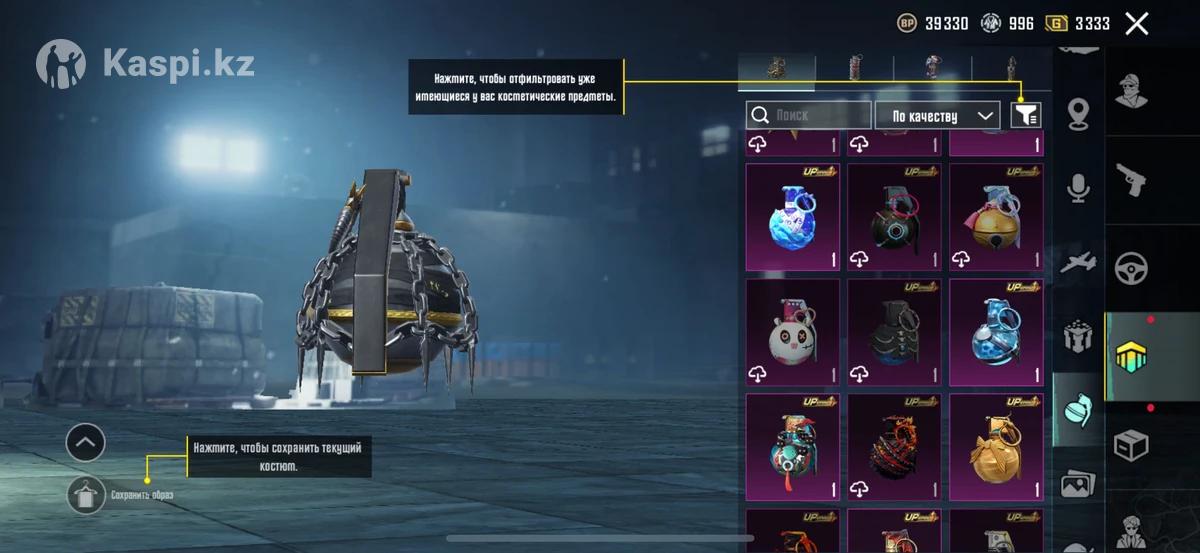Tap the Сохранить образ save outfit button
1200x553 pixels.
[x=87, y=494]
